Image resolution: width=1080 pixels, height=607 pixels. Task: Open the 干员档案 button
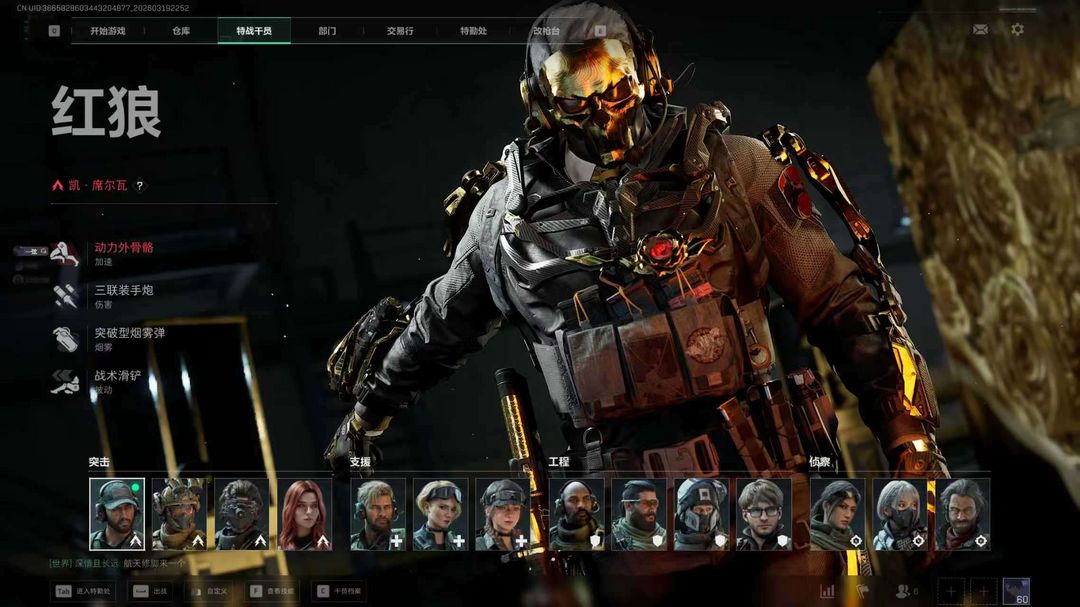[340, 592]
